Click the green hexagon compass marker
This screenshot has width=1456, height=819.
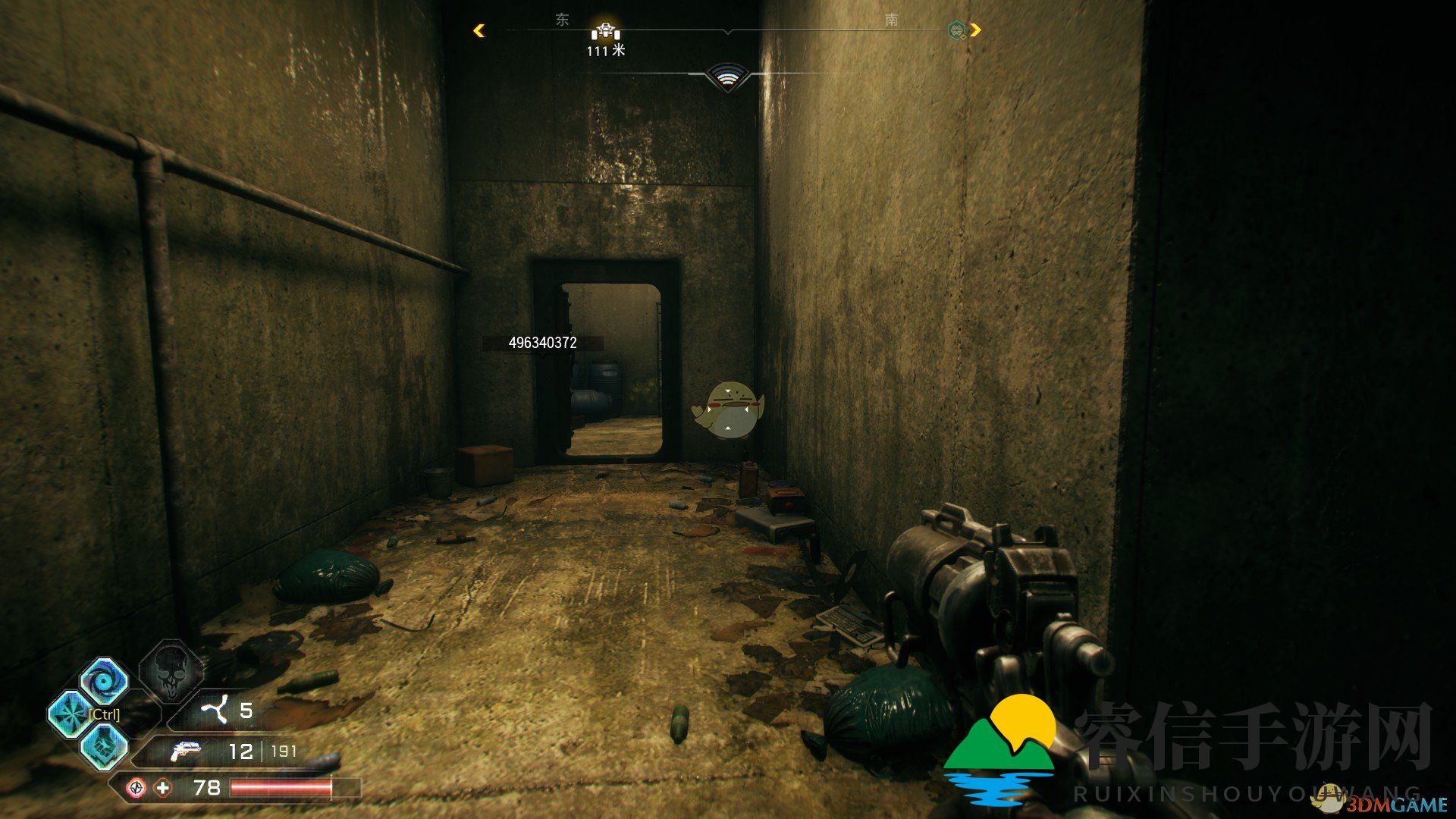coord(956,30)
